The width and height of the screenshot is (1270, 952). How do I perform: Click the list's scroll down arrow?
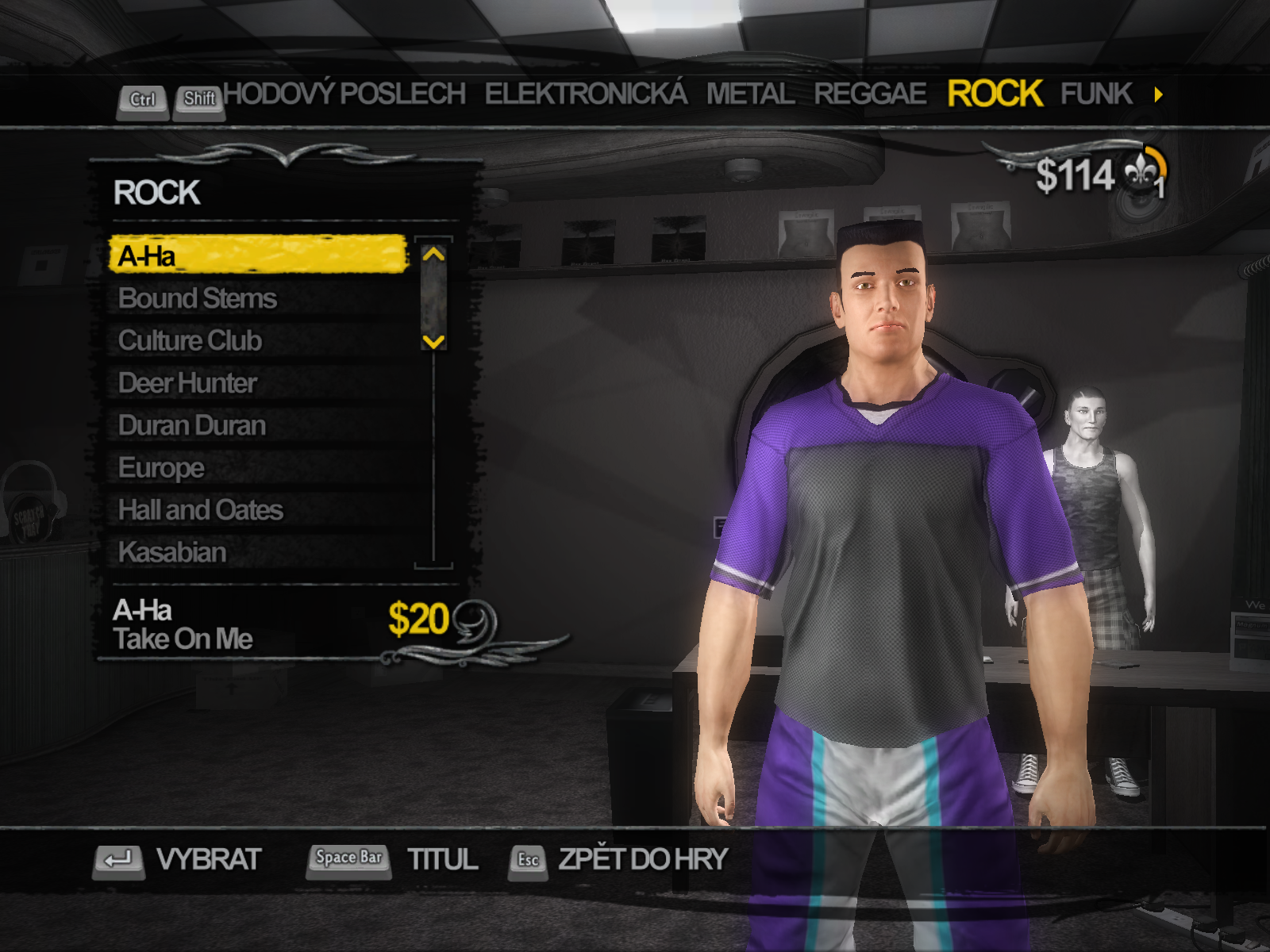(433, 342)
